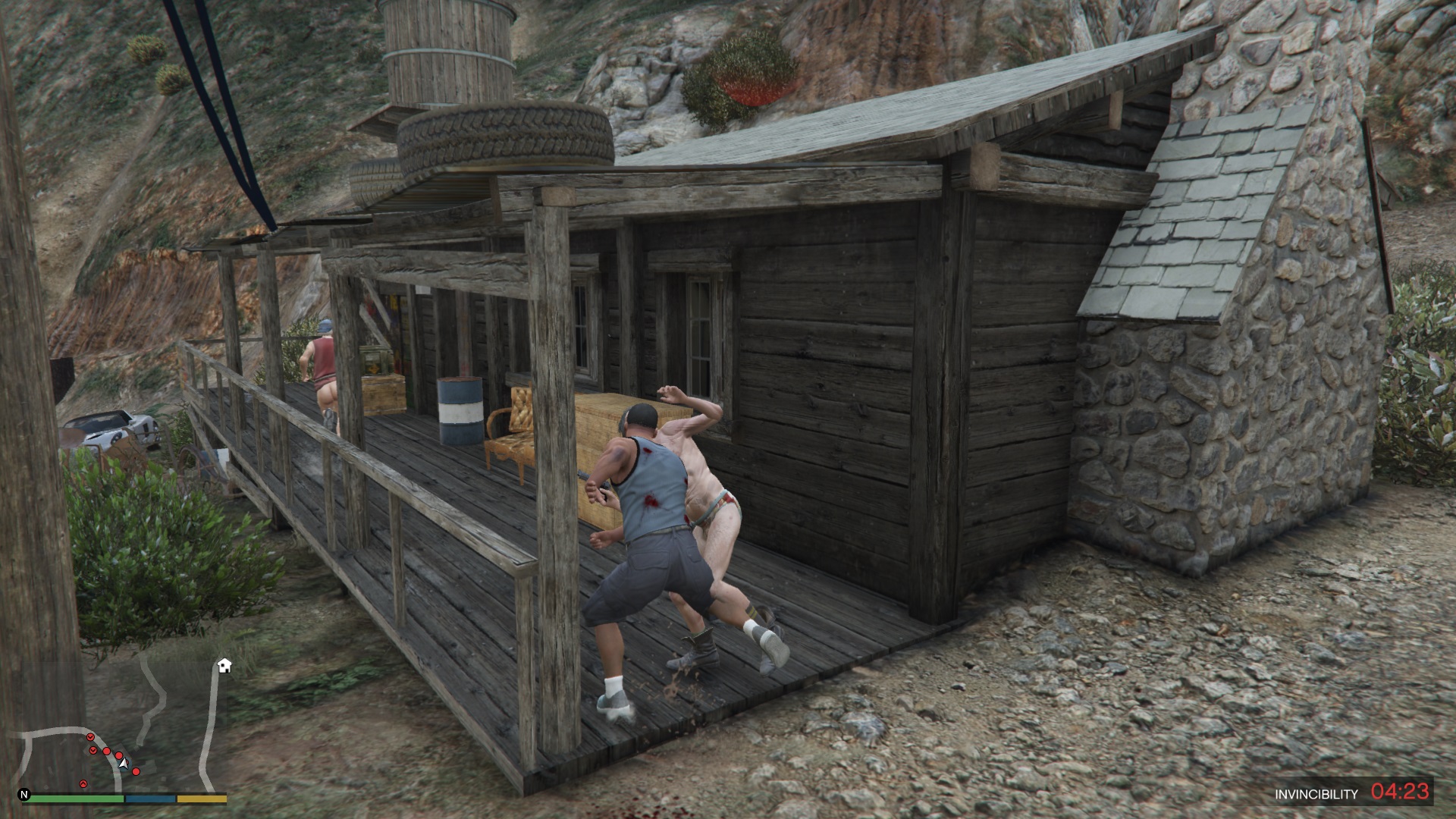Click the second down-chevron enemy blip on the minimap
Viewport: 1456px width, 819px height.
coord(93,751)
